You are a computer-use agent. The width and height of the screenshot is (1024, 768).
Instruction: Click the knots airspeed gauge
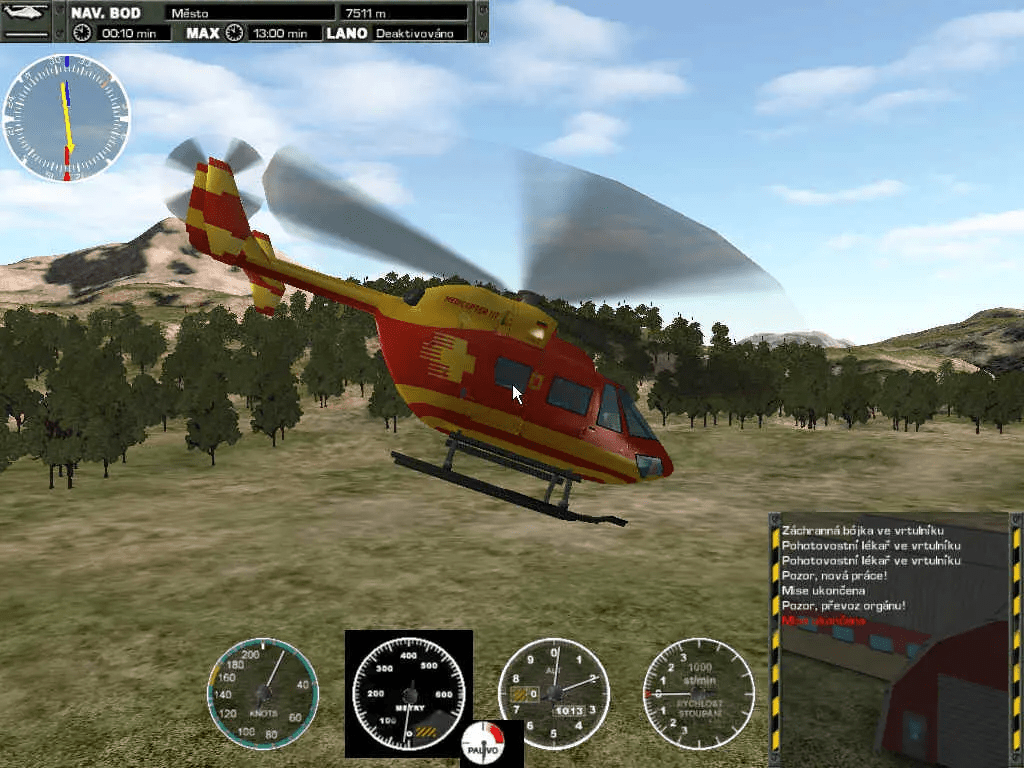263,692
